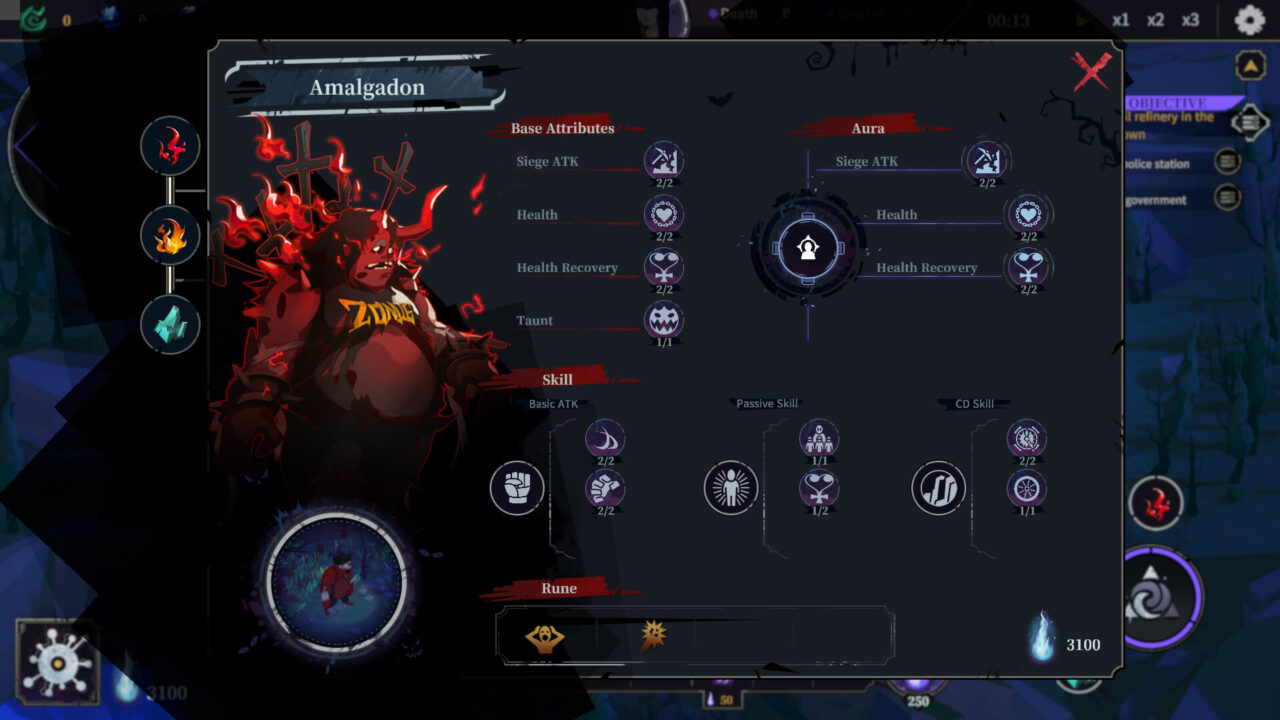Upgrade Base Attributes Health heart icon
The image size is (1280, 720).
(x=664, y=214)
